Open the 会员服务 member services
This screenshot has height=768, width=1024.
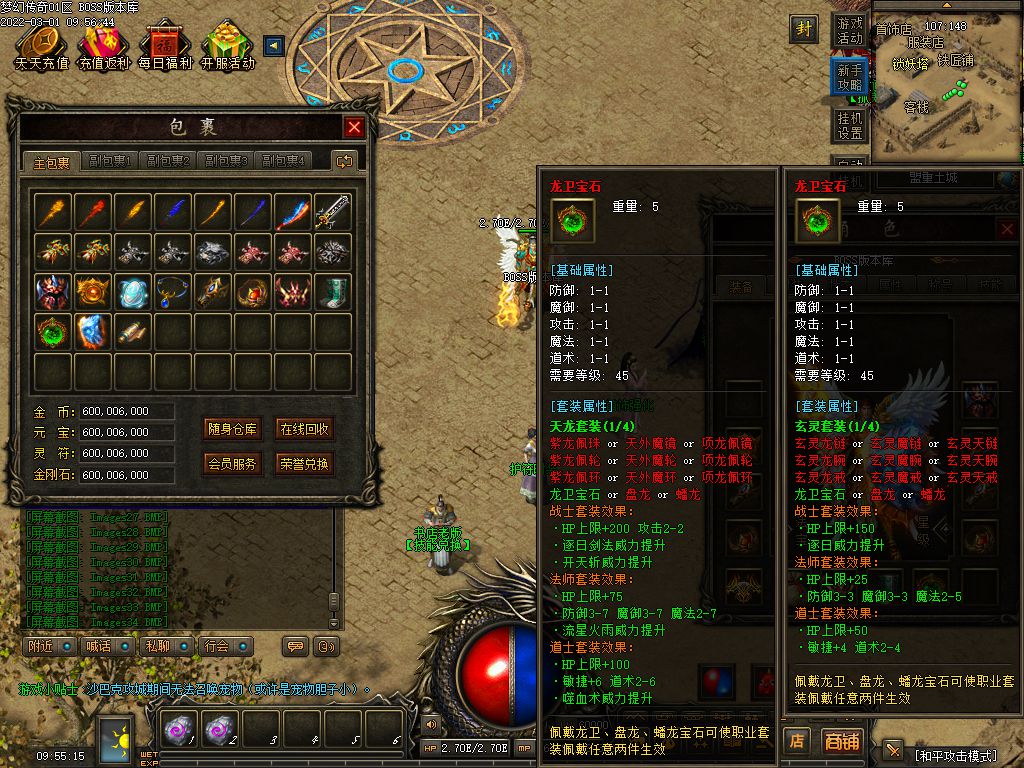pyautogui.click(x=232, y=464)
